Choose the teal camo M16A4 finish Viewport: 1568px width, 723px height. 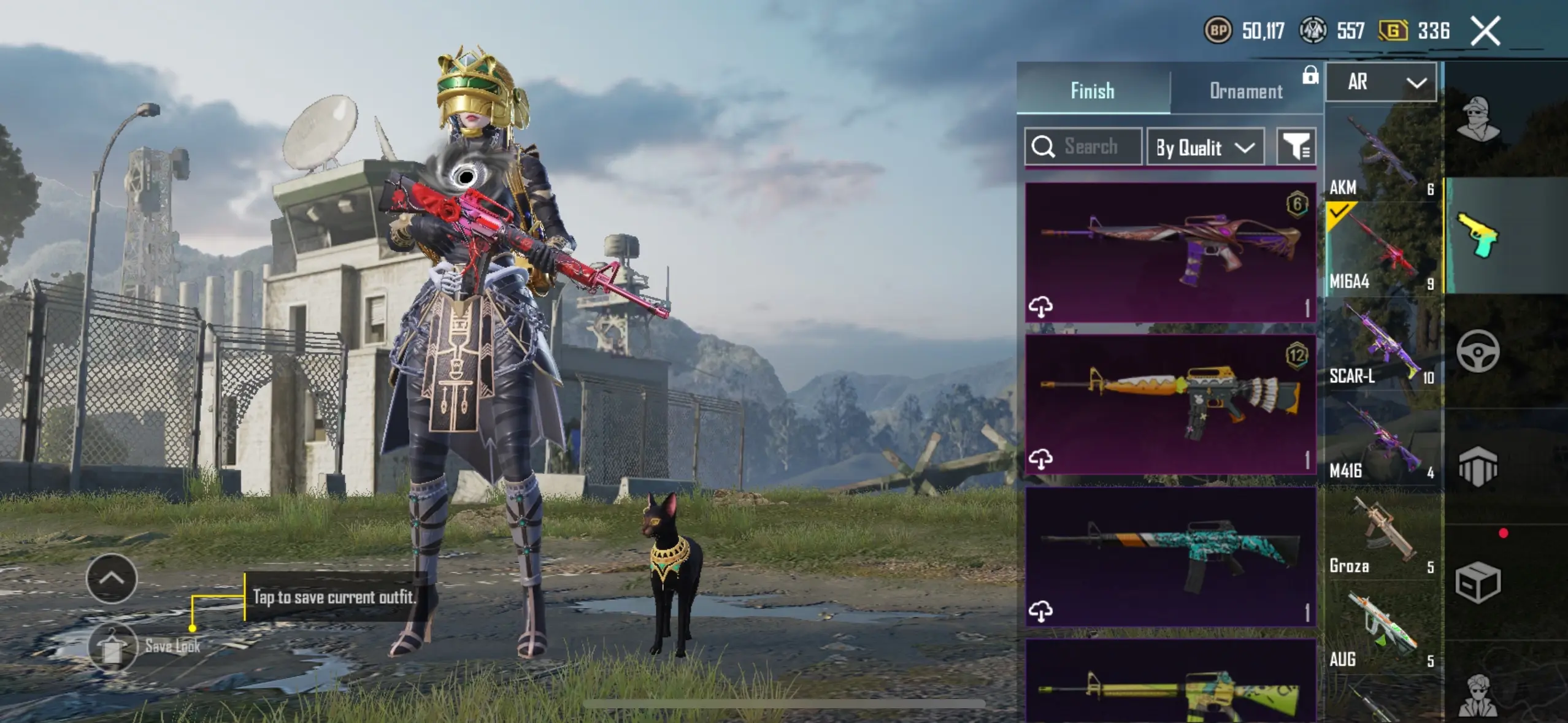1170,556
